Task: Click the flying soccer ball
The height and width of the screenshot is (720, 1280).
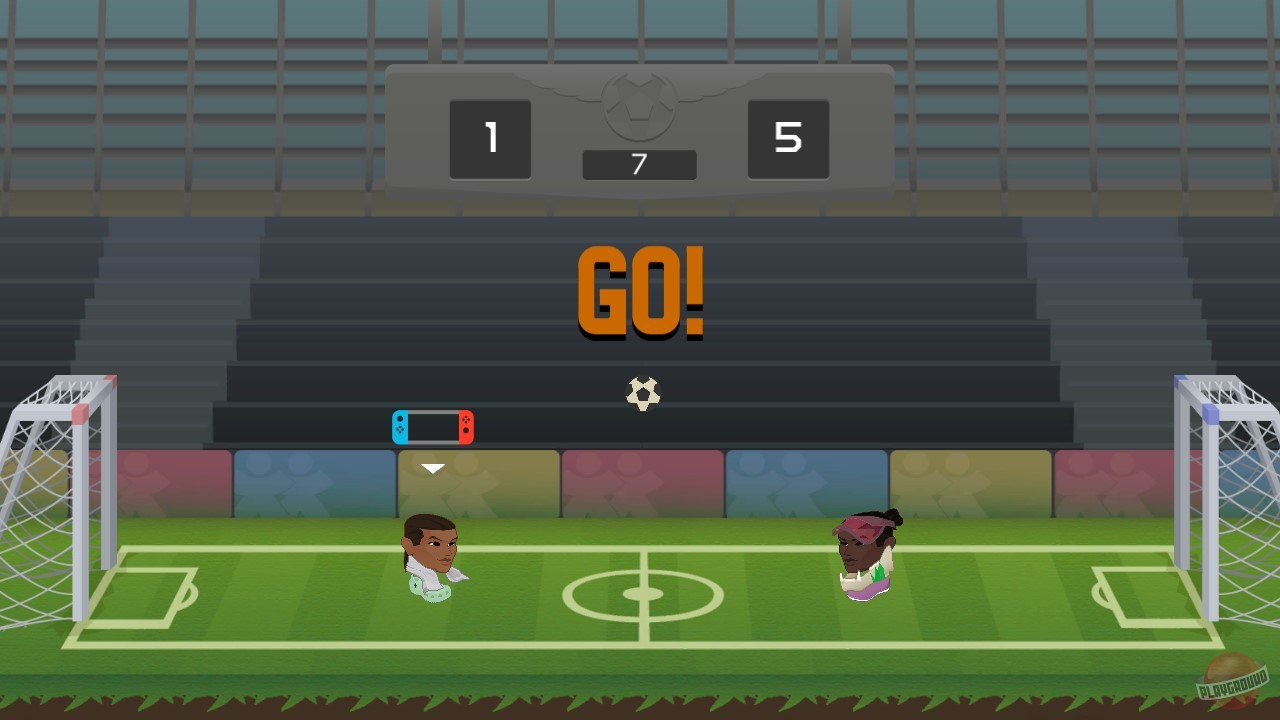Action: point(641,393)
